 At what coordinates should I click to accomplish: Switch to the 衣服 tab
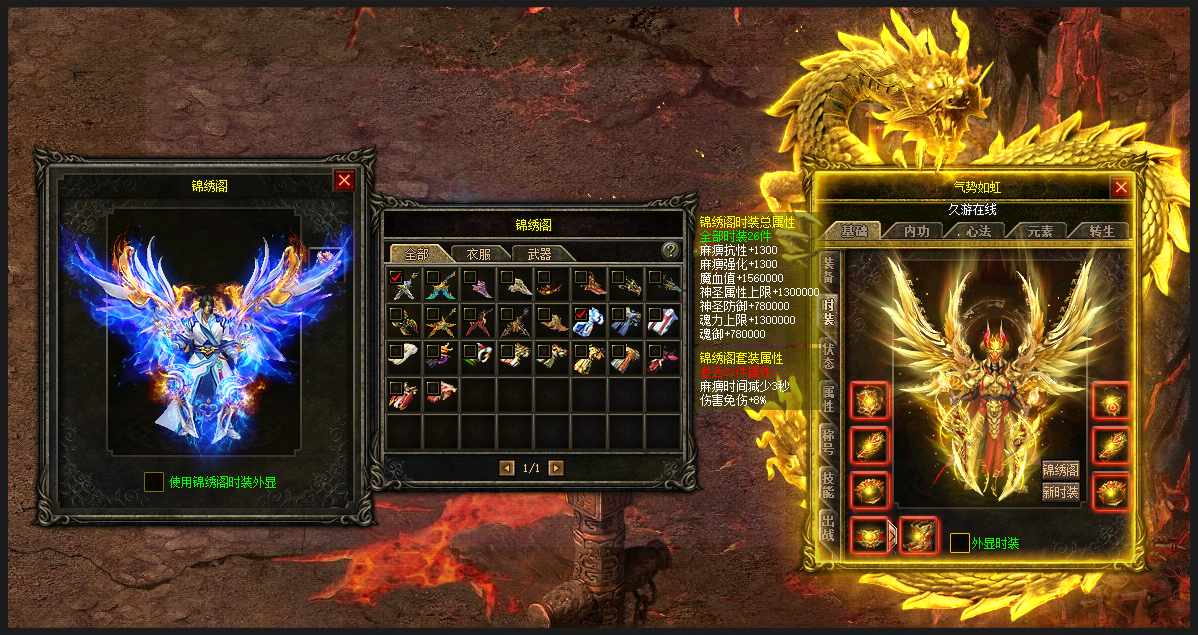click(x=479, y=253)
